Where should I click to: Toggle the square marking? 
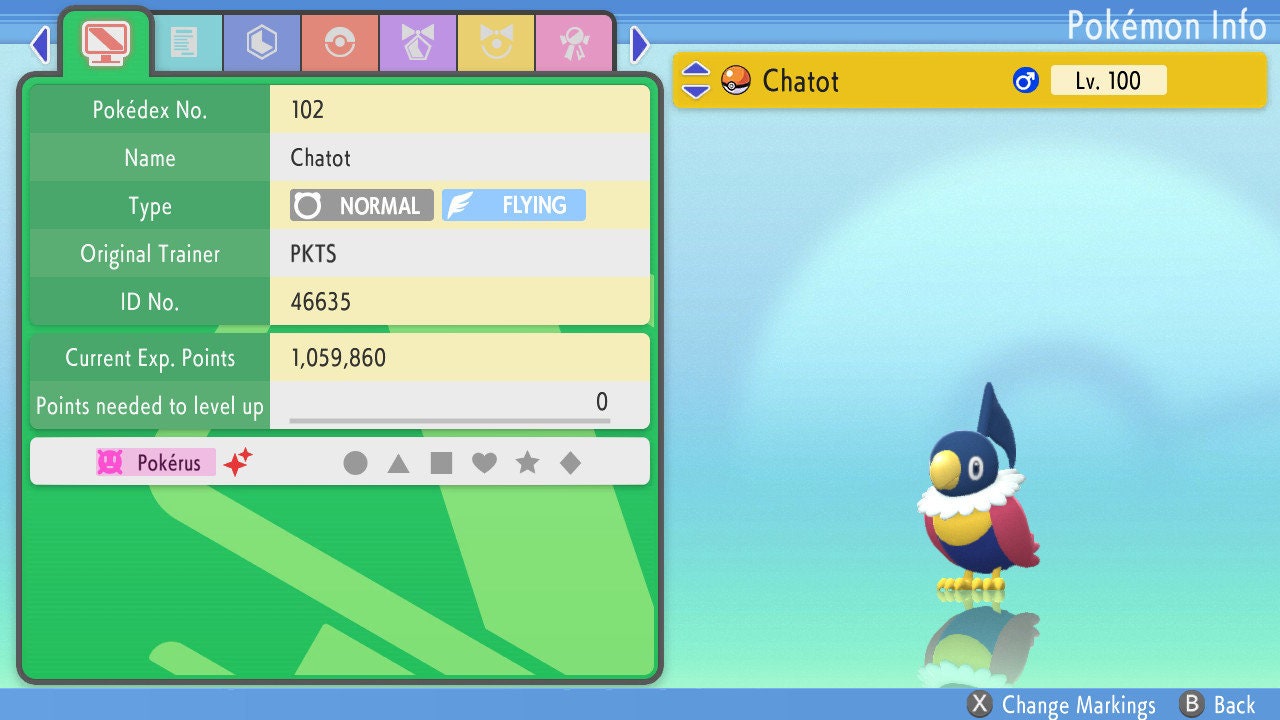[x=441, y=463]
